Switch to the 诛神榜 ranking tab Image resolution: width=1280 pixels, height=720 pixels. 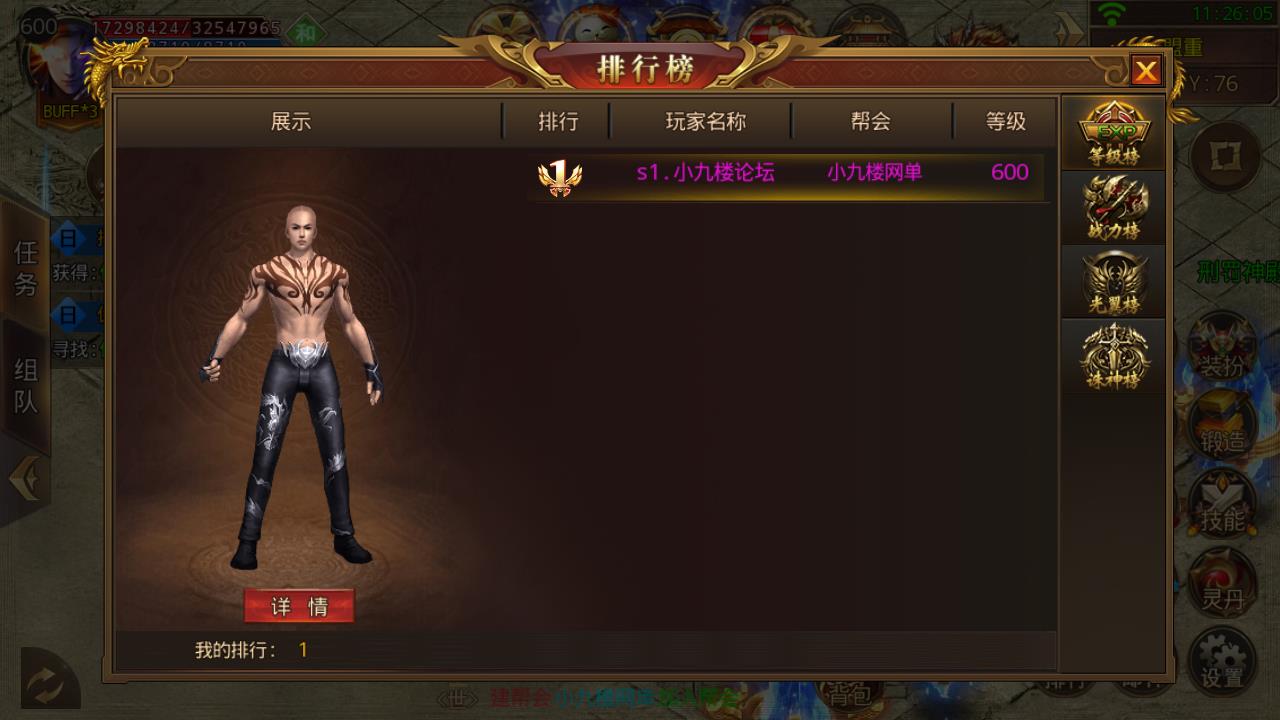[x=1113, y=357]
